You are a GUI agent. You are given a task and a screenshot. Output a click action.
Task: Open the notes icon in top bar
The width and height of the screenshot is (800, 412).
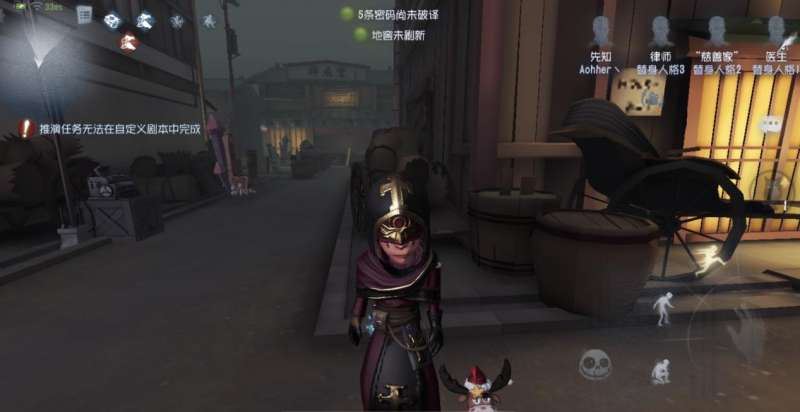(x=84, y=15)
